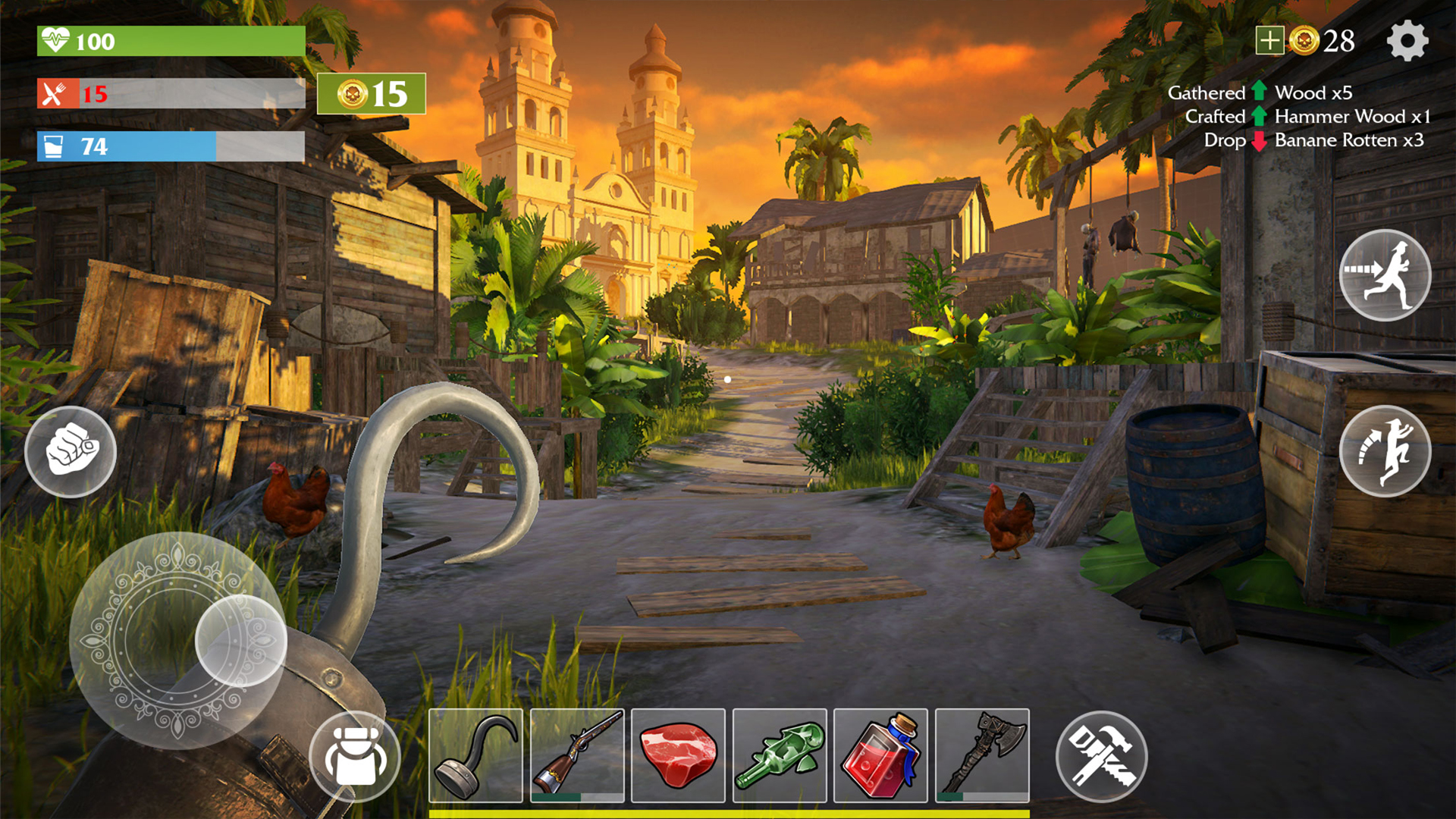1456x819 pixels.
Task: Equip the axe from the hotbar
Action: [984, 757]
